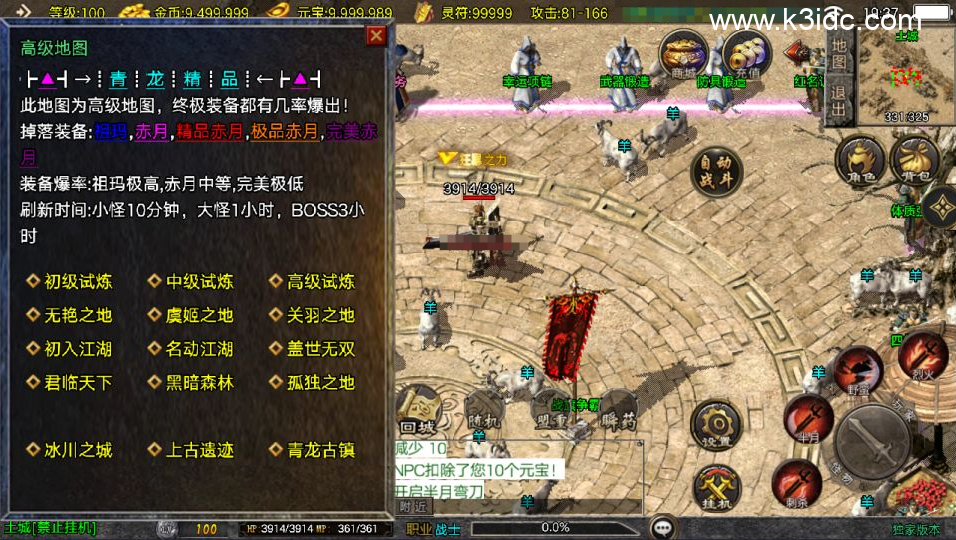Click the 退出 exit button

(839, 98)
